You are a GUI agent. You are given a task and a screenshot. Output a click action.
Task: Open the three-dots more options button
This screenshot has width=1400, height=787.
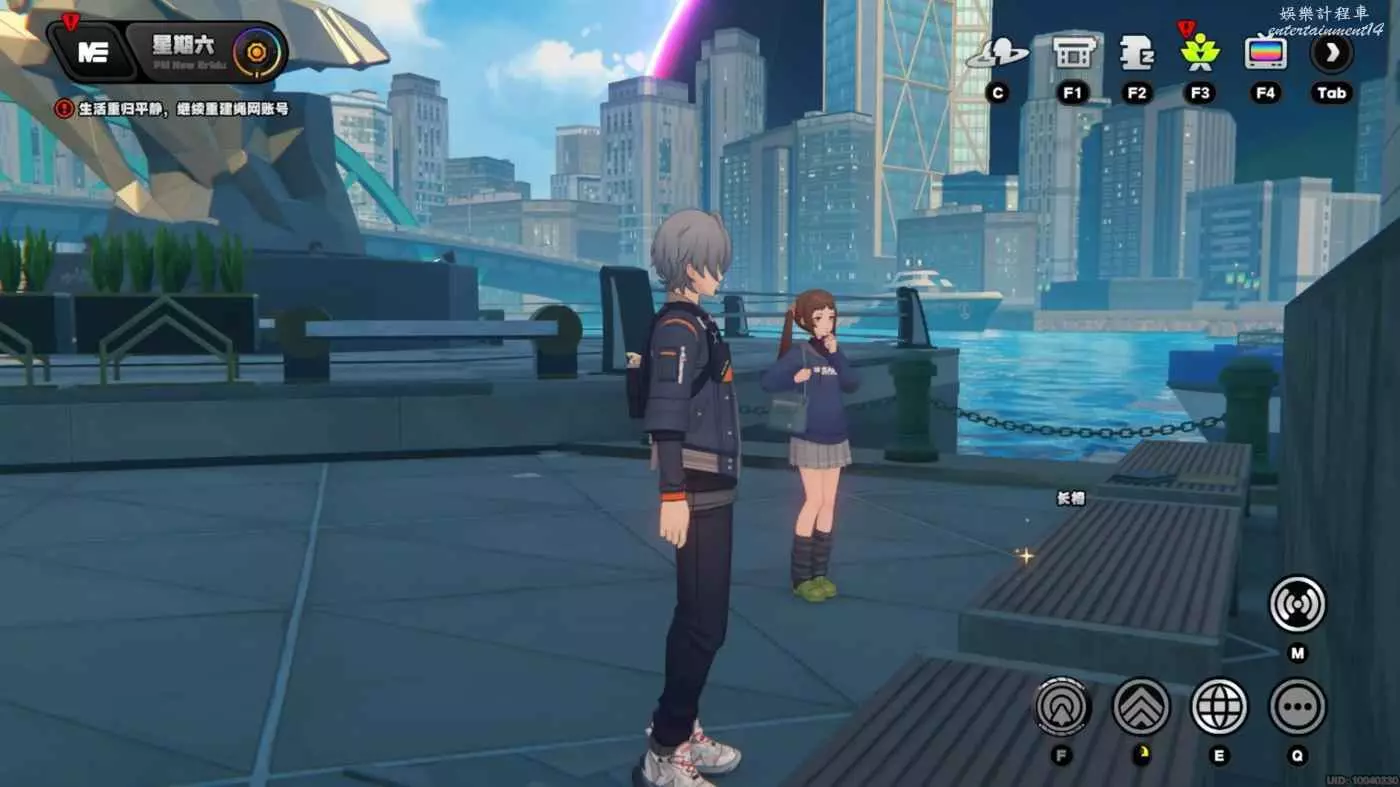point(1297,706)
